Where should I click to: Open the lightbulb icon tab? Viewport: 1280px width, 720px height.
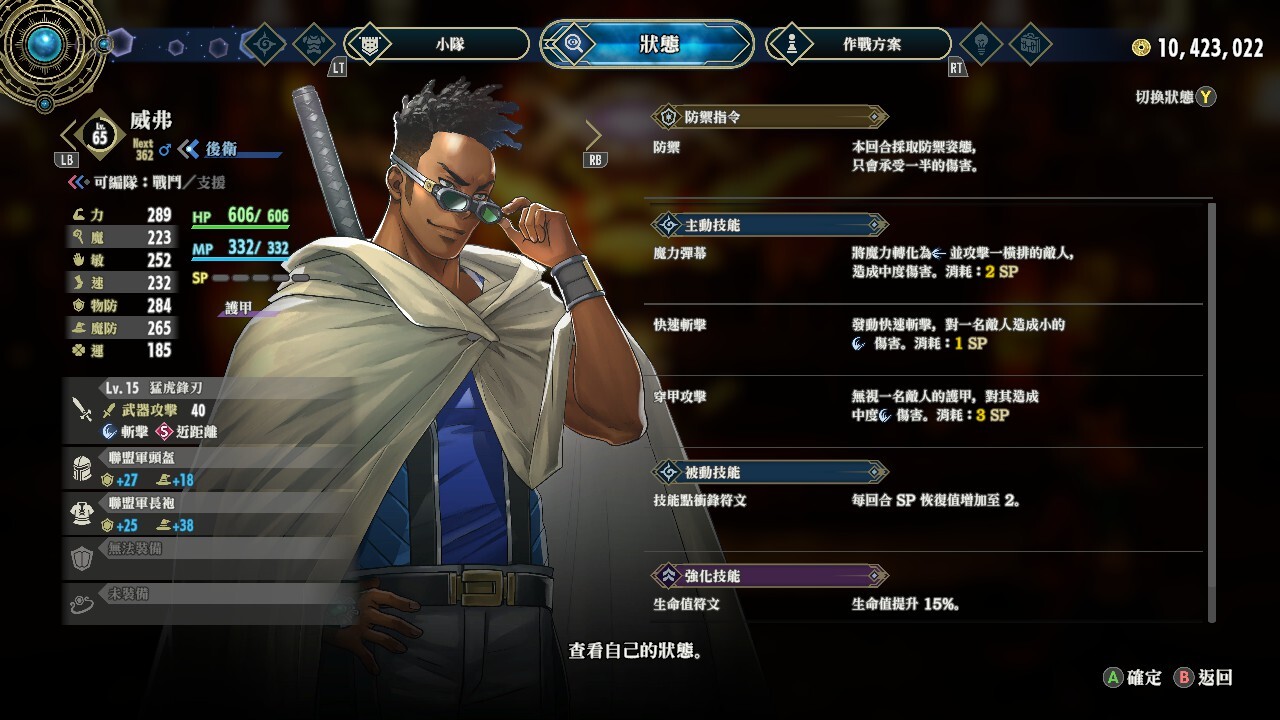pos(980,44)
